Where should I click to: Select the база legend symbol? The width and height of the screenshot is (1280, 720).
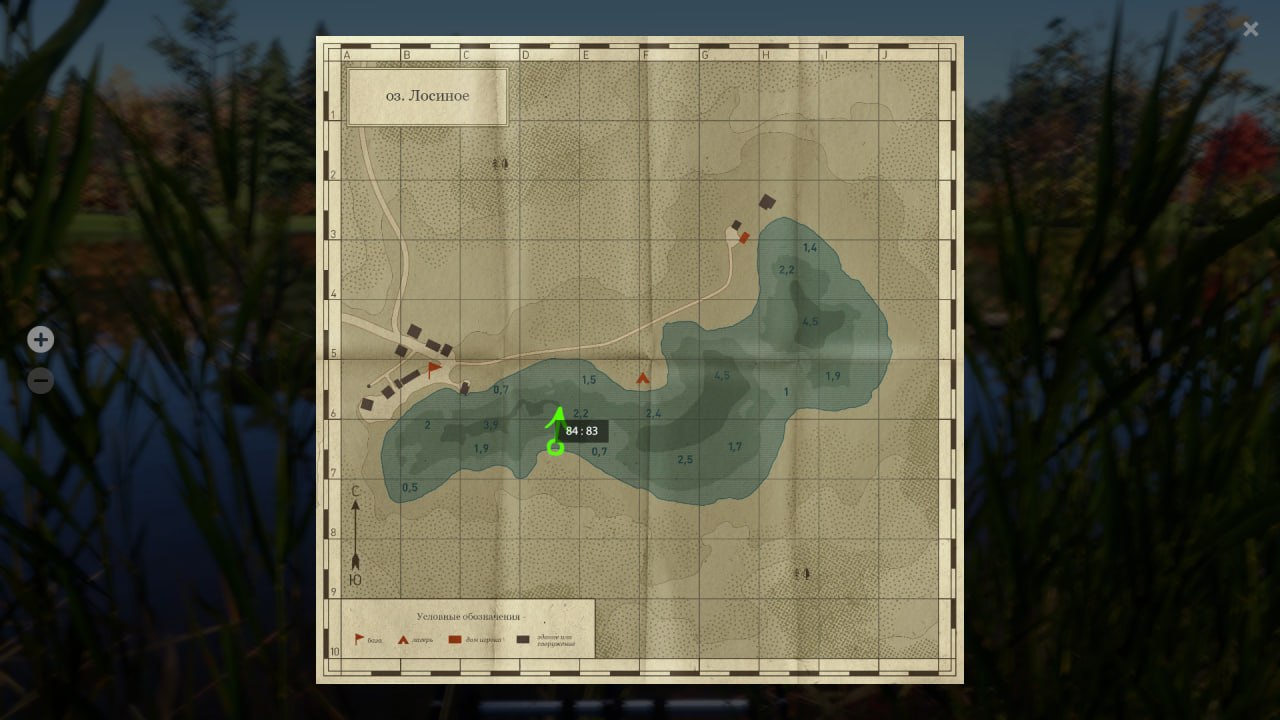point(358,638)
